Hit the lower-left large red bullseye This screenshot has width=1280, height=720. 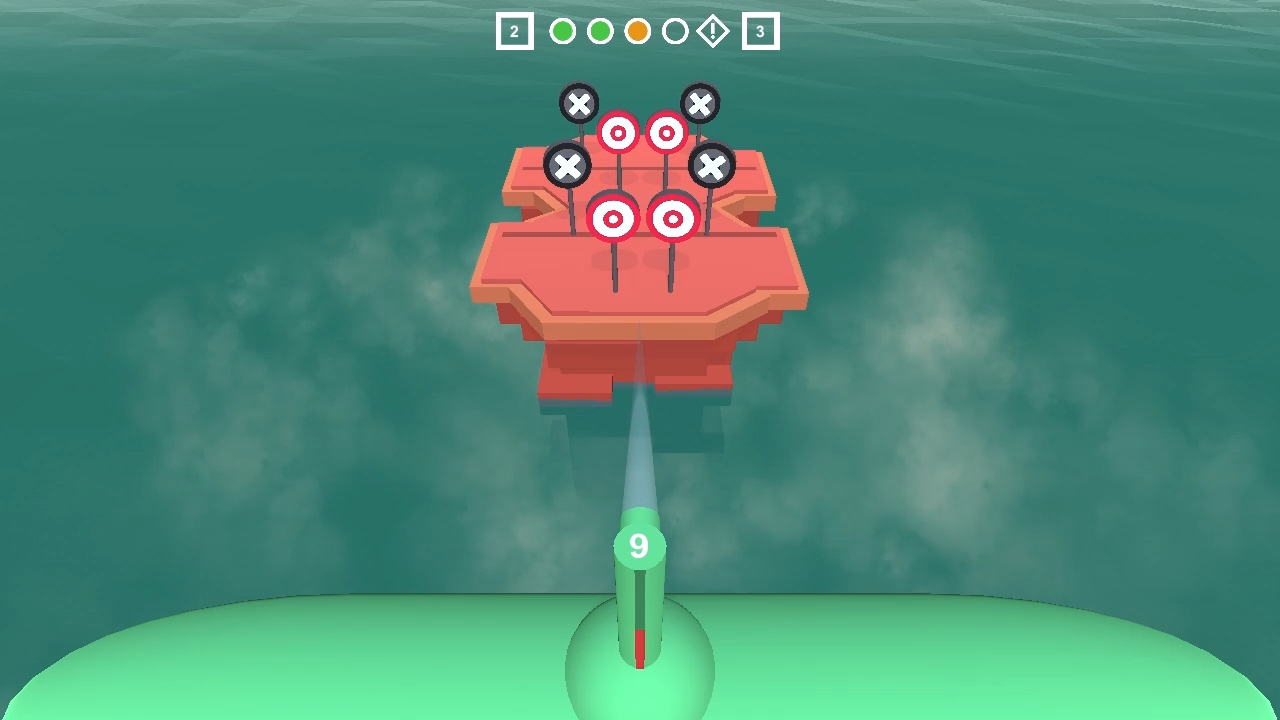(612, 216)
